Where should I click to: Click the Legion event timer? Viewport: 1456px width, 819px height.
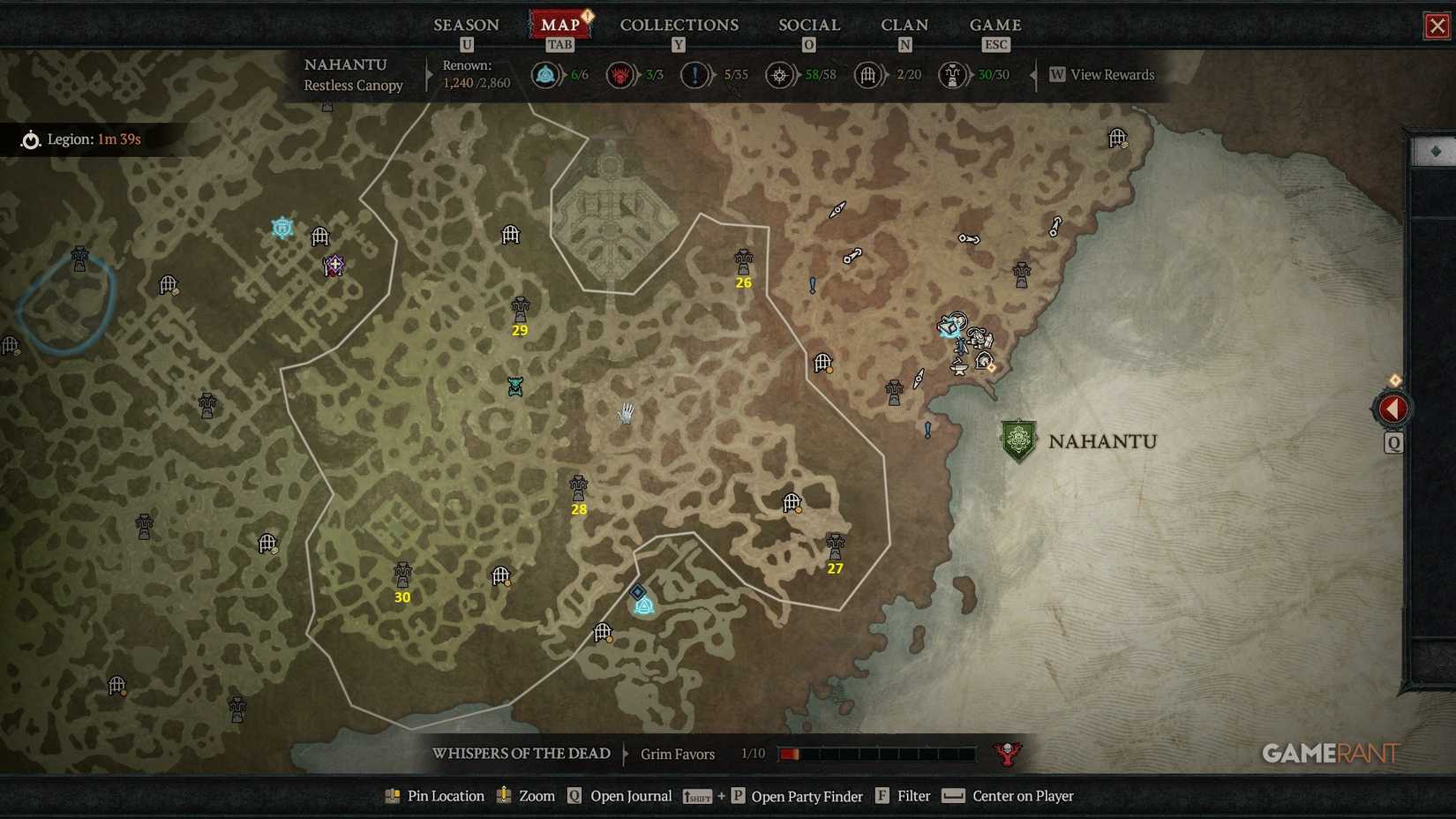tap(84, 139)
